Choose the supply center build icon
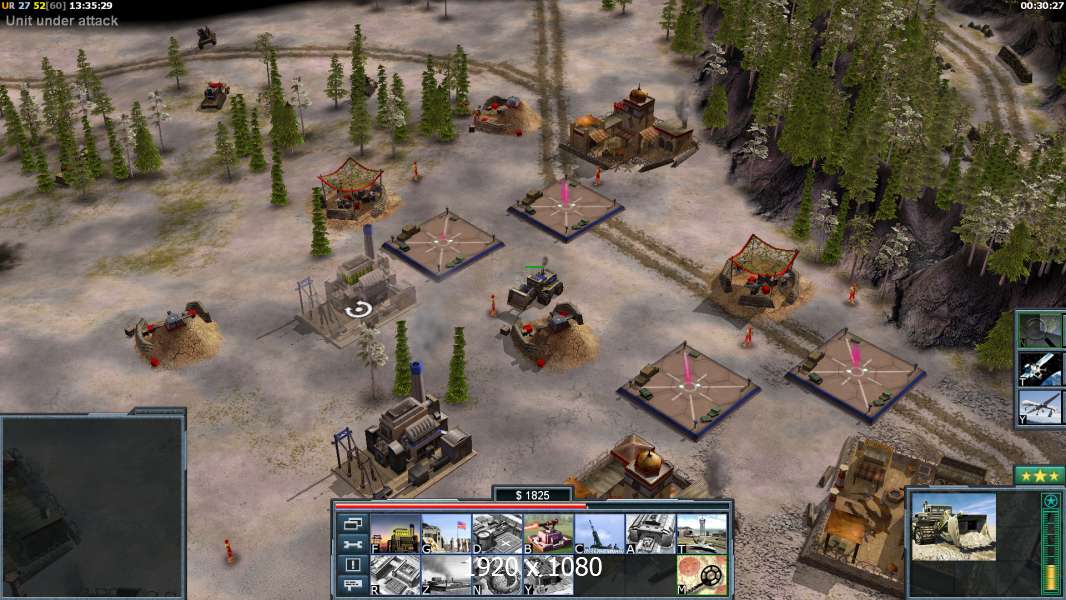This screenshot has height=600, width=1066. (497, 533)
